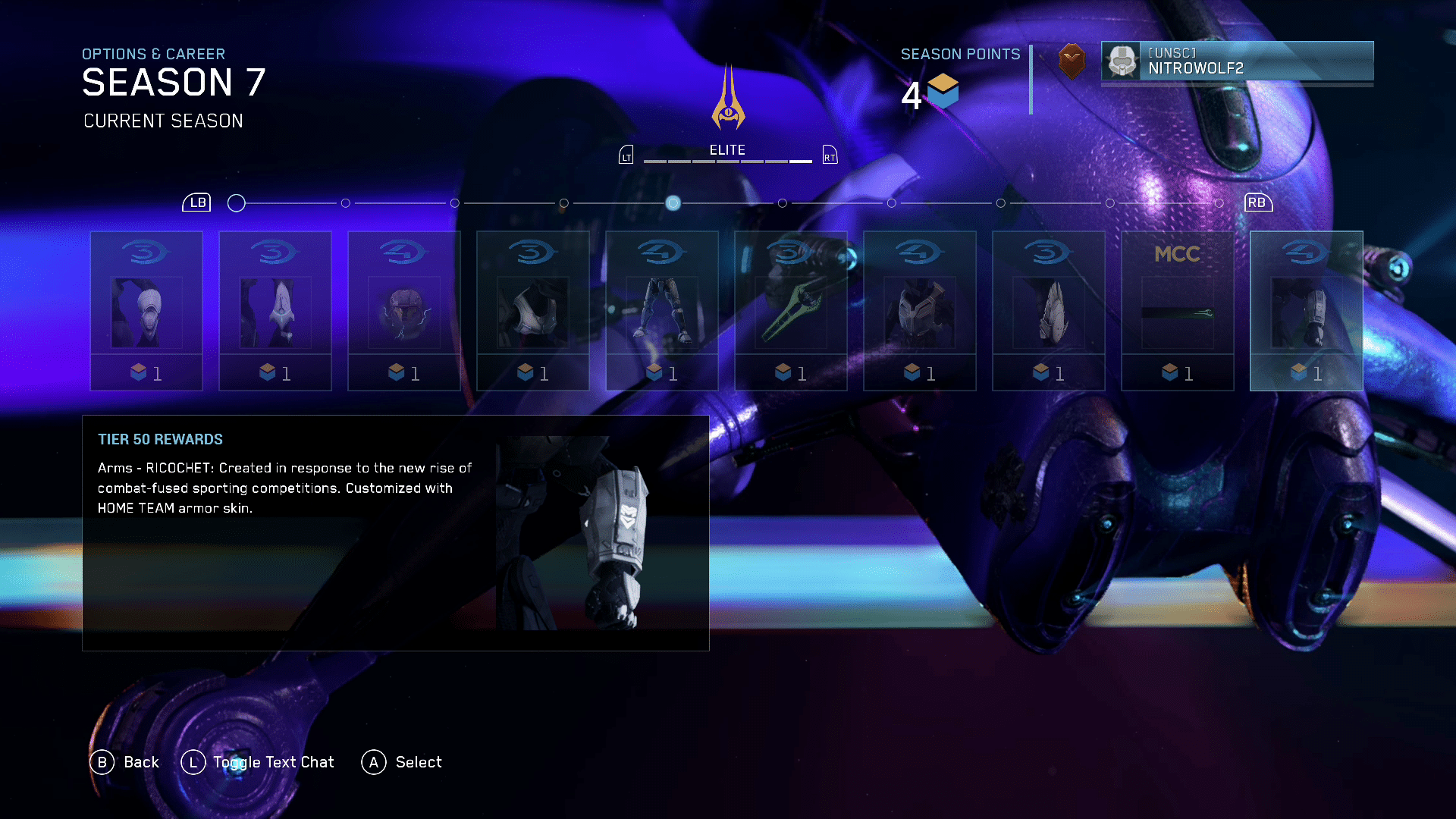
Task: Click the Select button
Action: pyautogui.click(x=402, y=762)
